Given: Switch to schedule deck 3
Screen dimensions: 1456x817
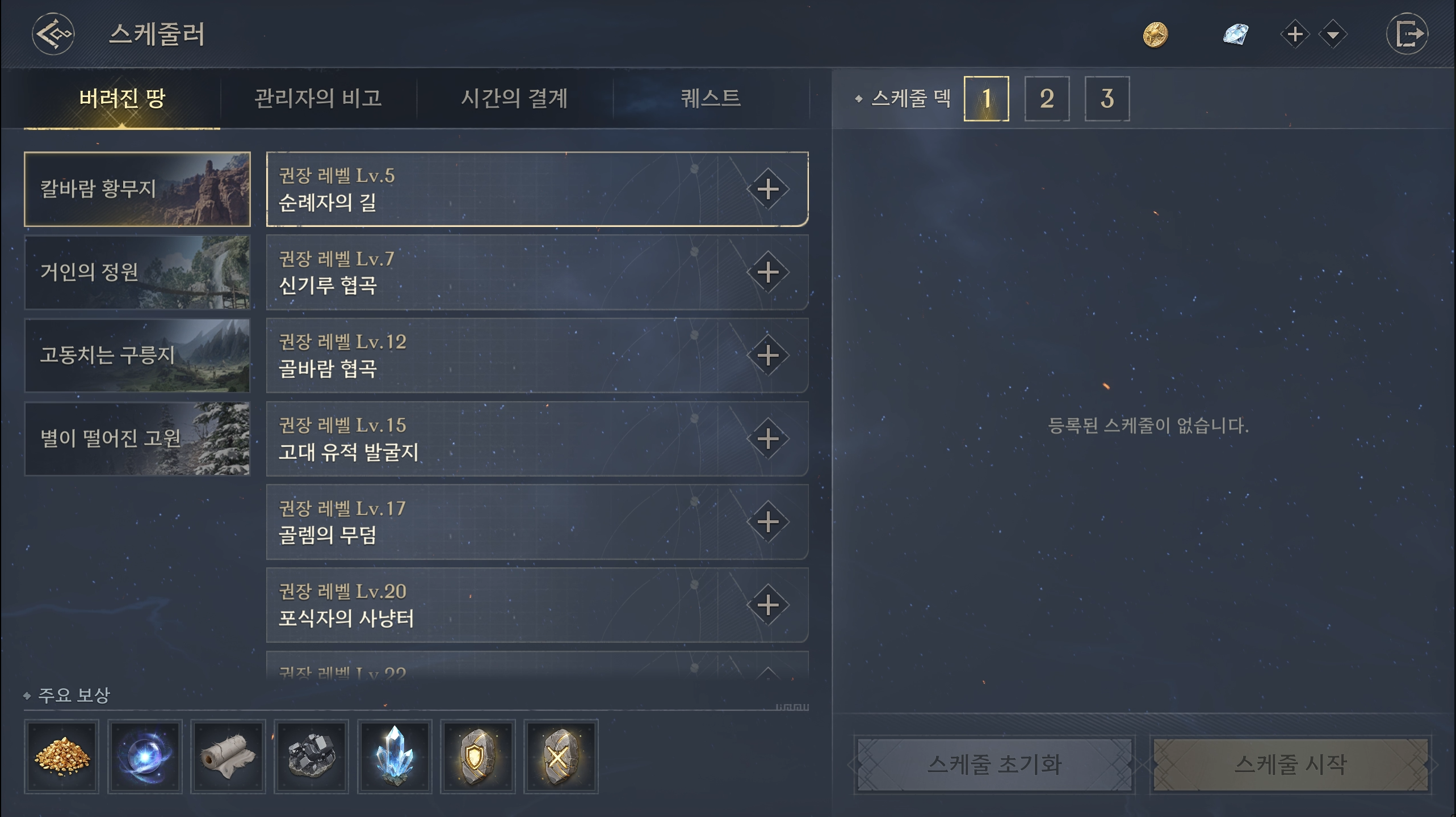Looking at the screenshot, I should click(1107, 99).
